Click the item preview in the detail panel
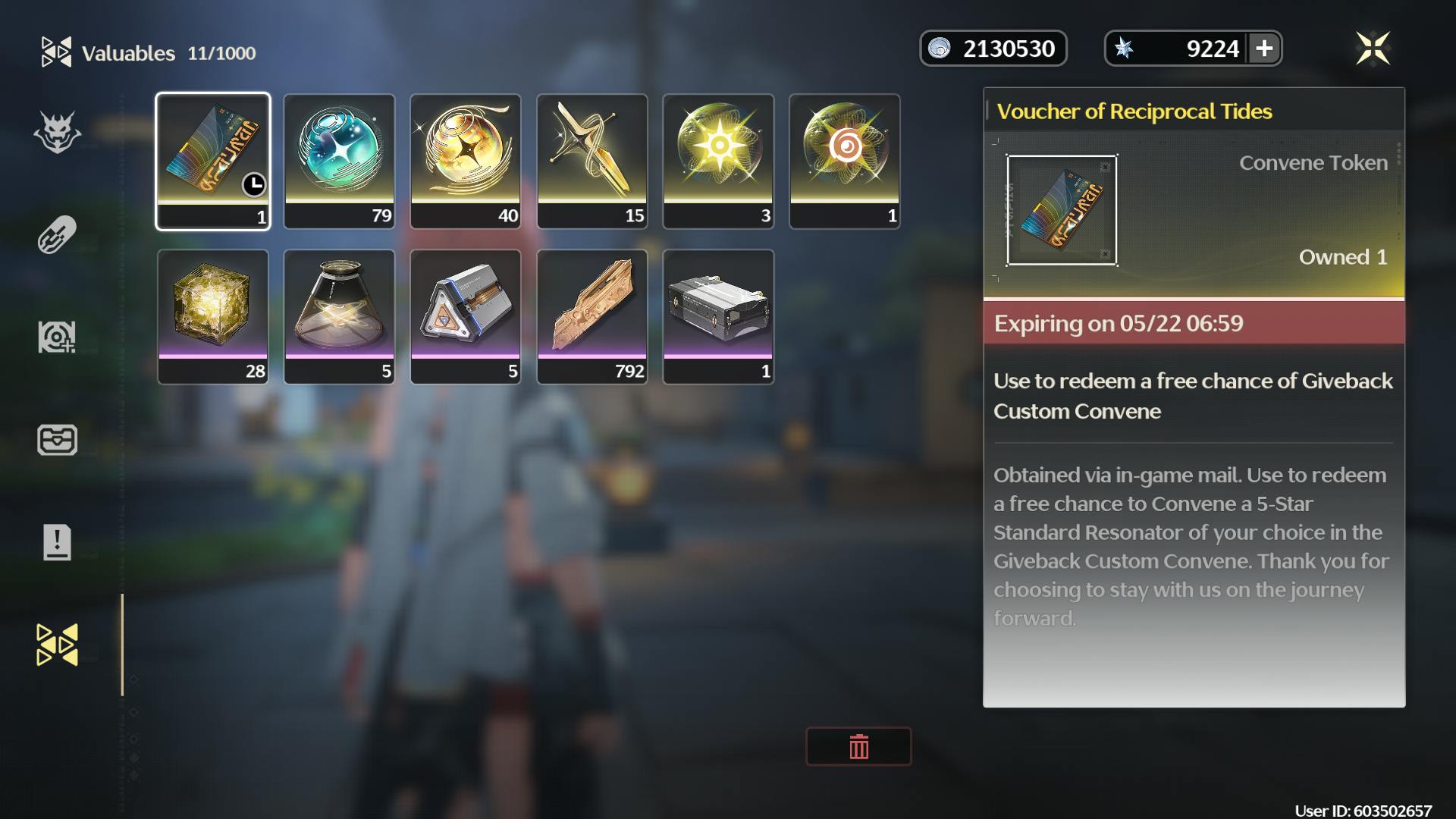 pos(1062,210)
